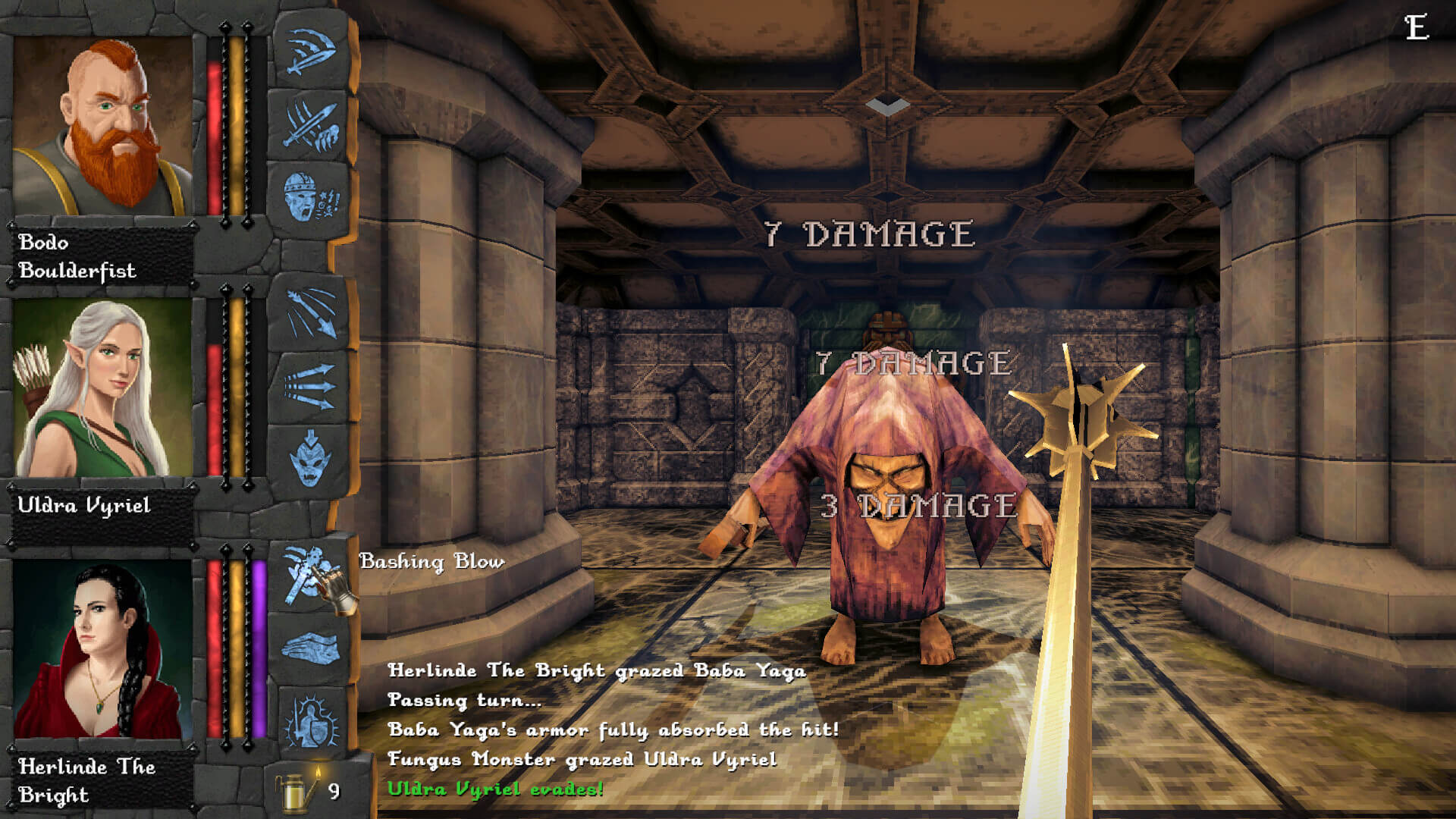Select Bodo Boulderfist's portrait
Image resolution: width=1456 pixels, height=819 pixels.
pos(102,126)
